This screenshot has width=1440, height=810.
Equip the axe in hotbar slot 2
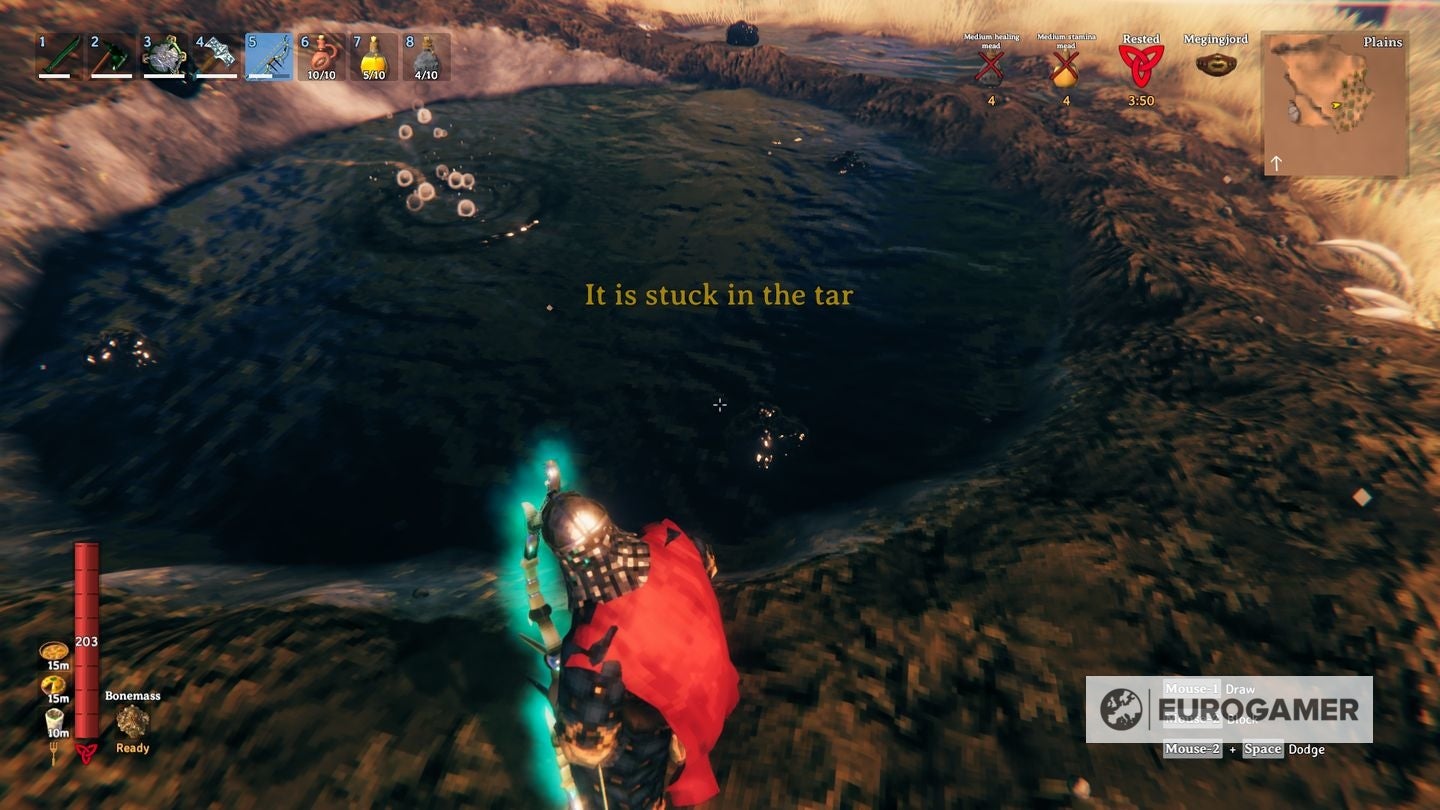click(107, 57)
